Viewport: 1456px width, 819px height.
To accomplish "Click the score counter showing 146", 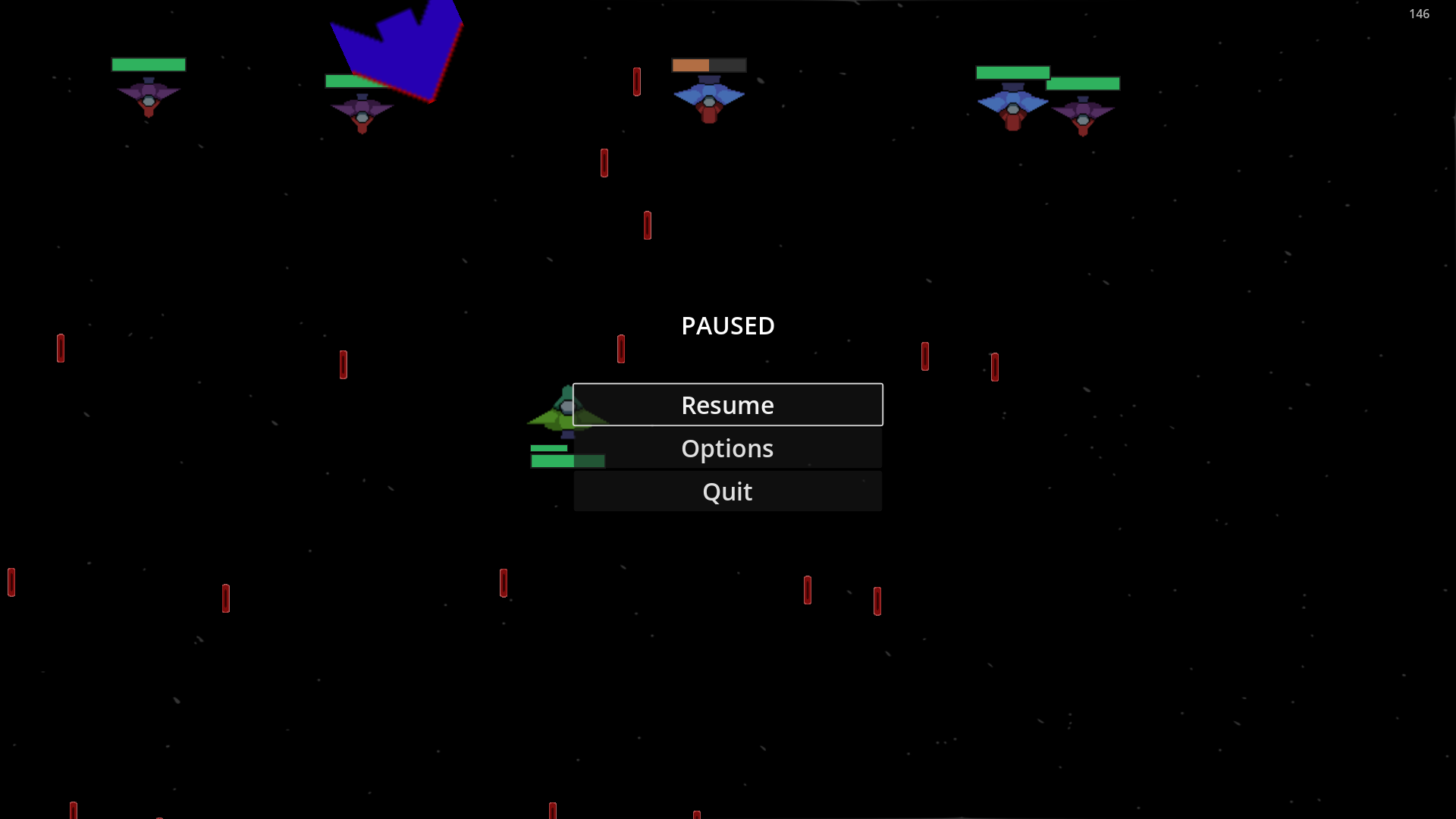I will tap(1418, 14).
